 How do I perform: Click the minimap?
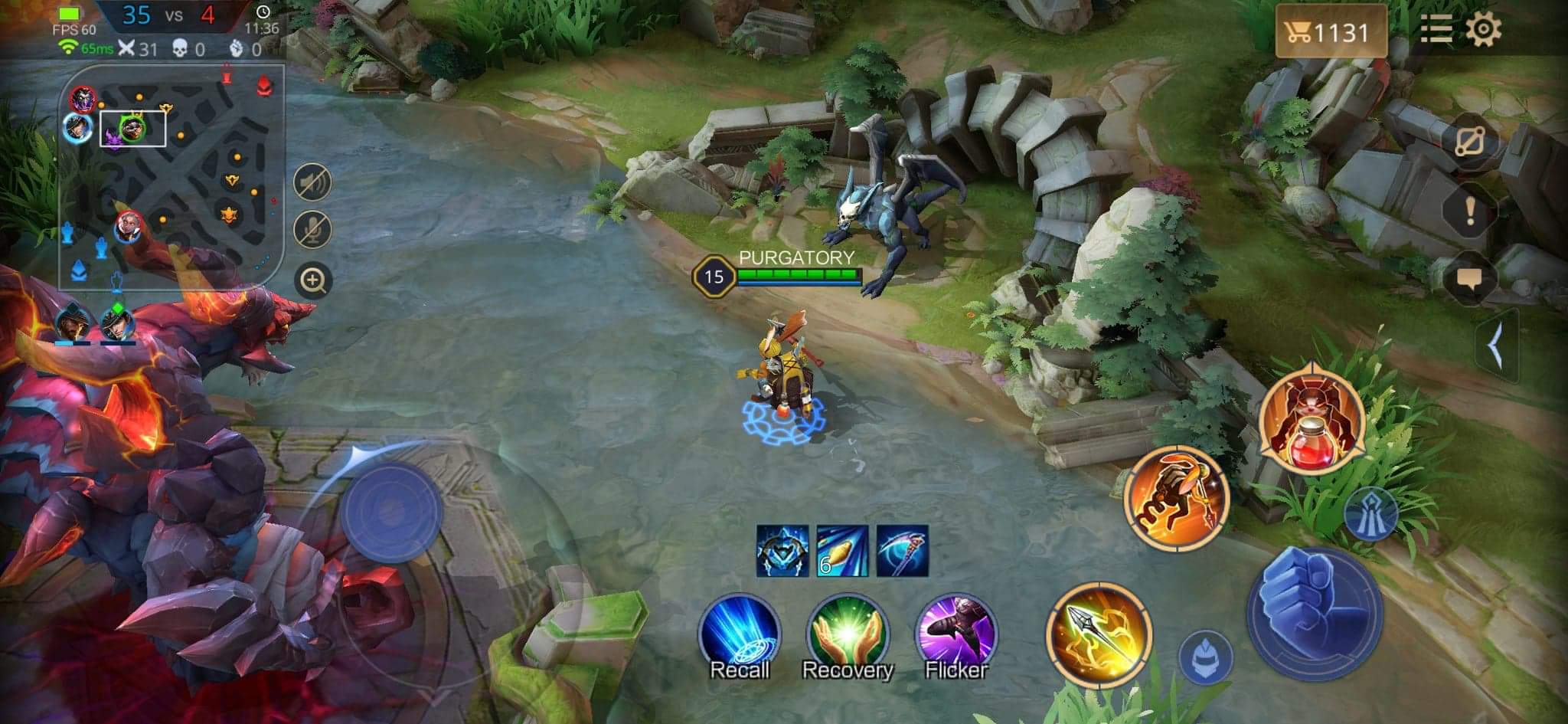pyautogui.click(x=172, y=176)
